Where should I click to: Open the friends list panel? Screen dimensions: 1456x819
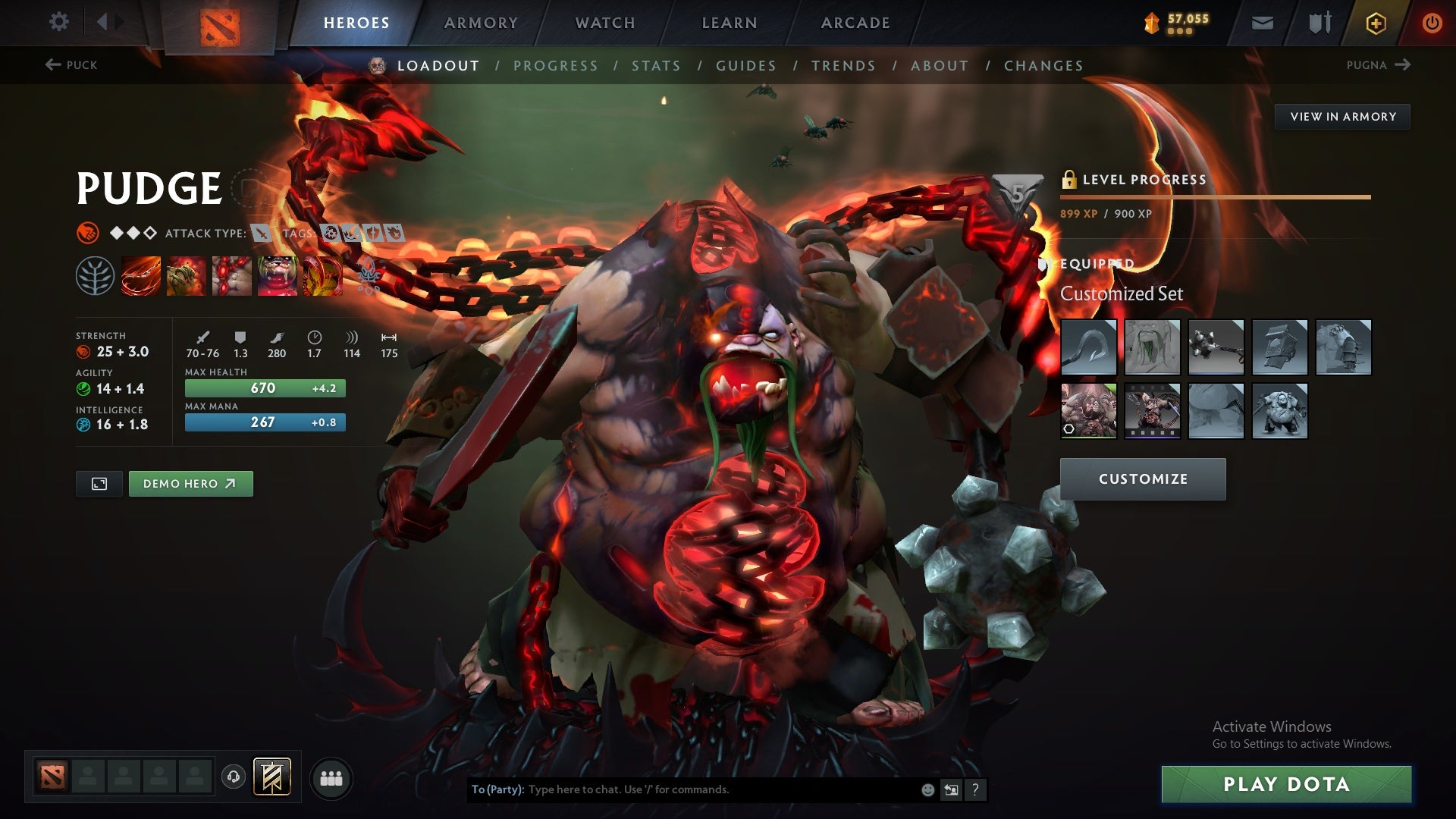pyautogui.click(x=331, y=777)
